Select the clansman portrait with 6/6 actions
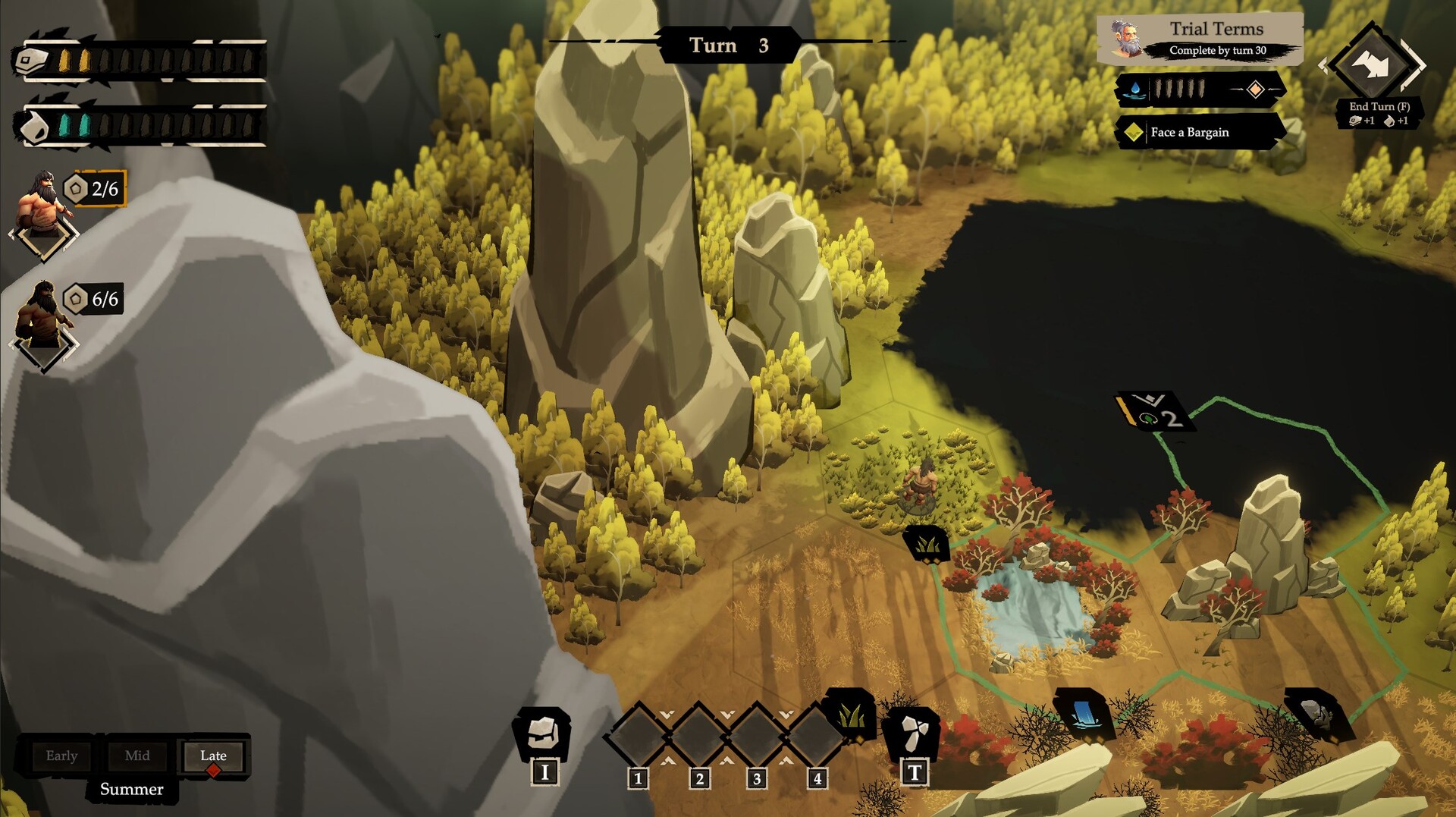The height and width of the screenshot is (817, 1456). coord(44,315)
